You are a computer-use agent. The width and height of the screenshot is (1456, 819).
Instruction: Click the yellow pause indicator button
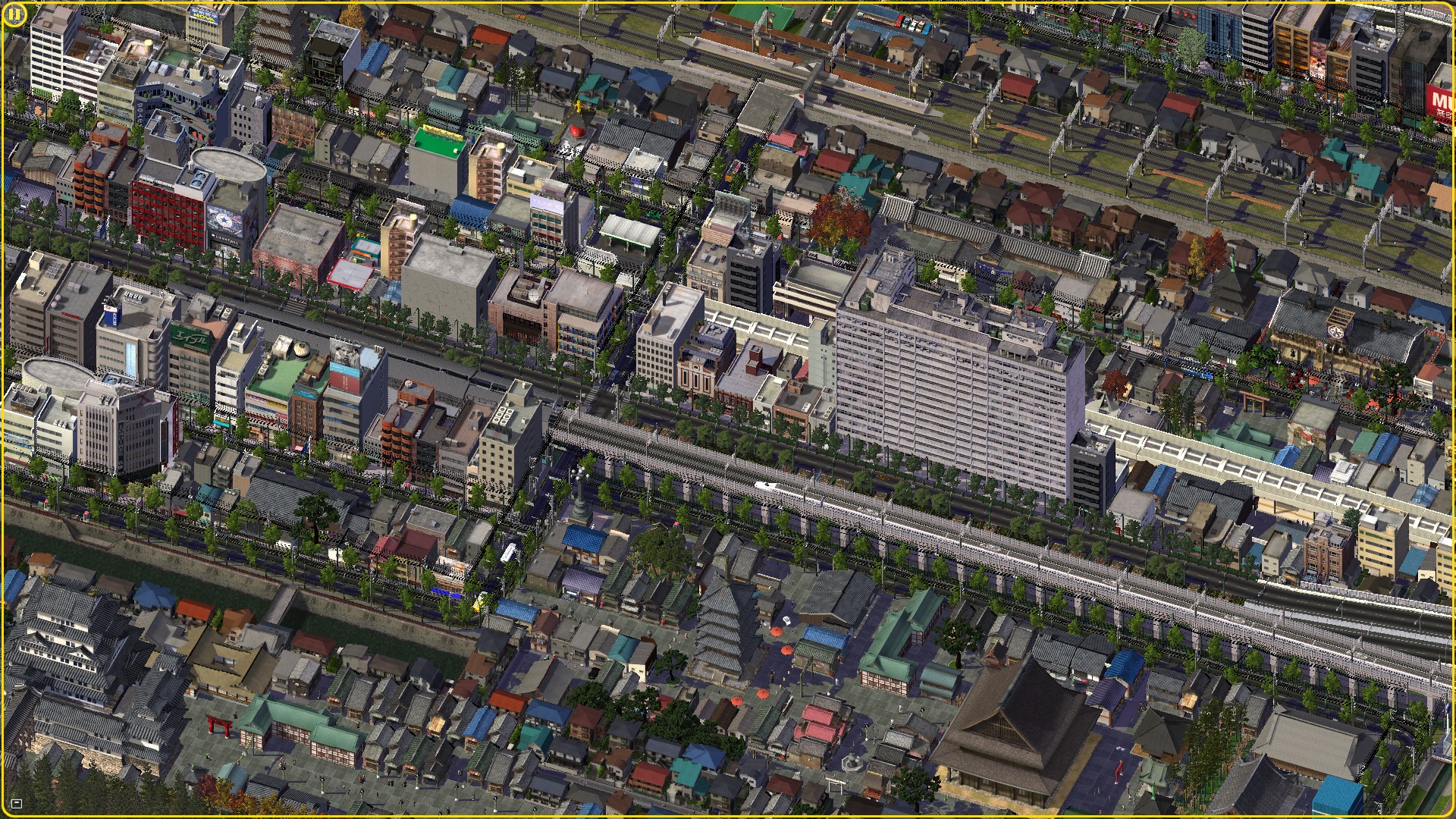[x=14, y=14]
